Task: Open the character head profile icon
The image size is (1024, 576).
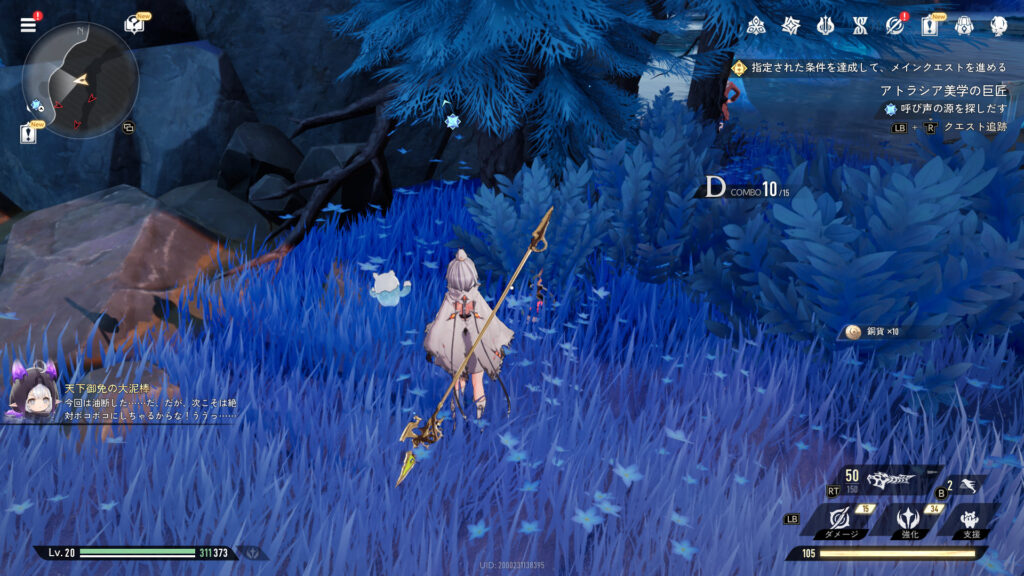Action: 998,26
